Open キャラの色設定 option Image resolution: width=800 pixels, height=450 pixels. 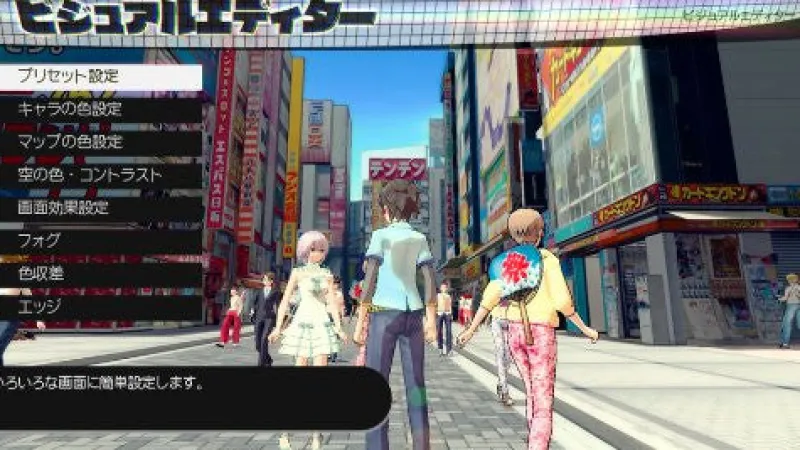100,110
